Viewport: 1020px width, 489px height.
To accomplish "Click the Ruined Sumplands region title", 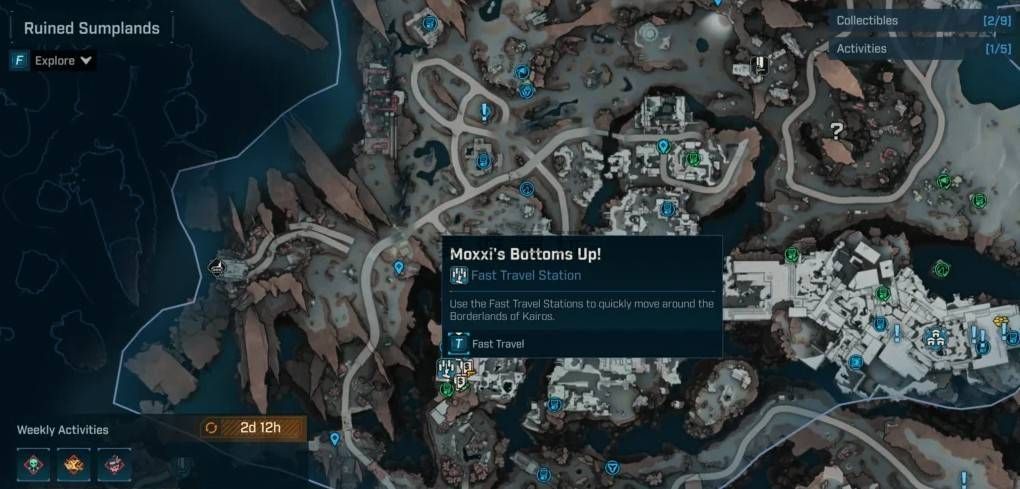I will pyautogui.click(x=92, y=29).
